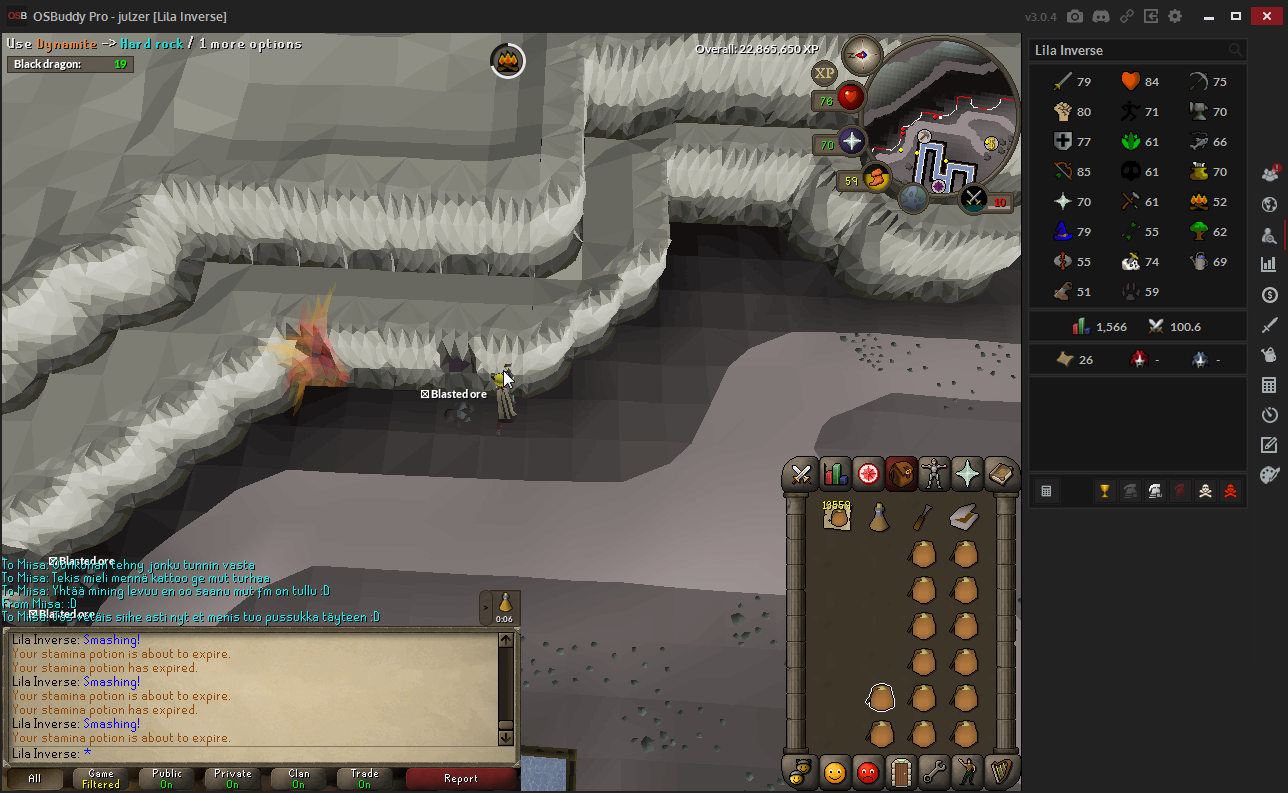Click the compass to face north
The width and height of the screenshot is (1288, 793).
coord(861,54)
